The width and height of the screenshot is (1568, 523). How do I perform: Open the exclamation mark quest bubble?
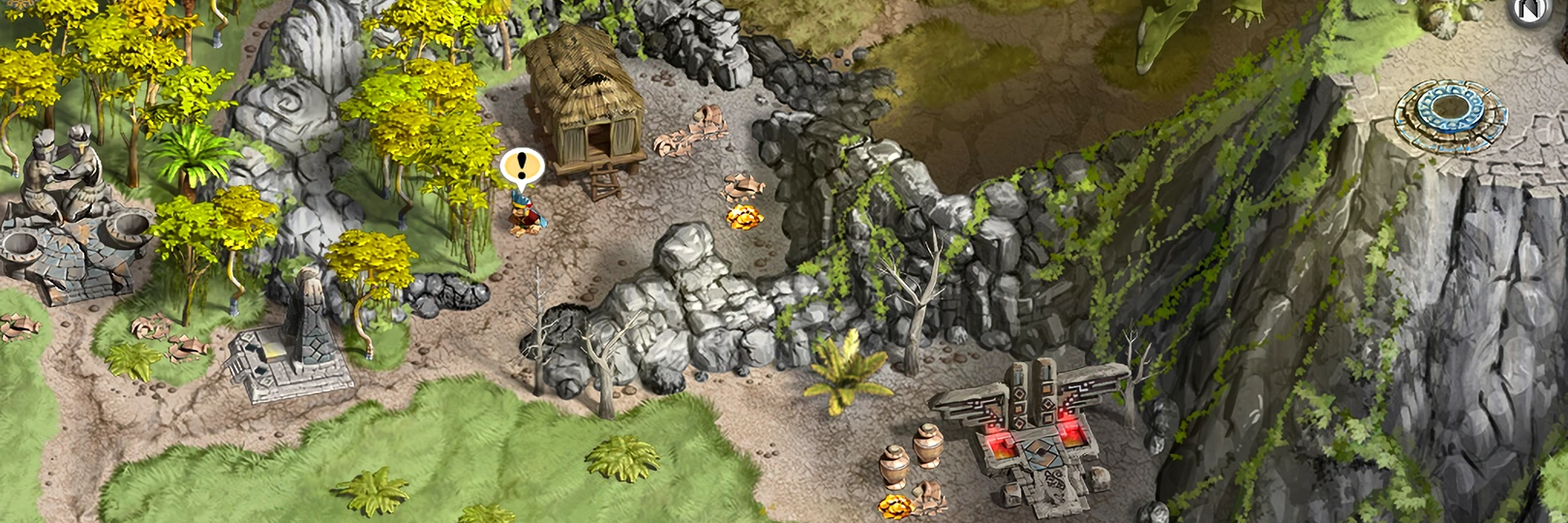click(x=522, y=166)
